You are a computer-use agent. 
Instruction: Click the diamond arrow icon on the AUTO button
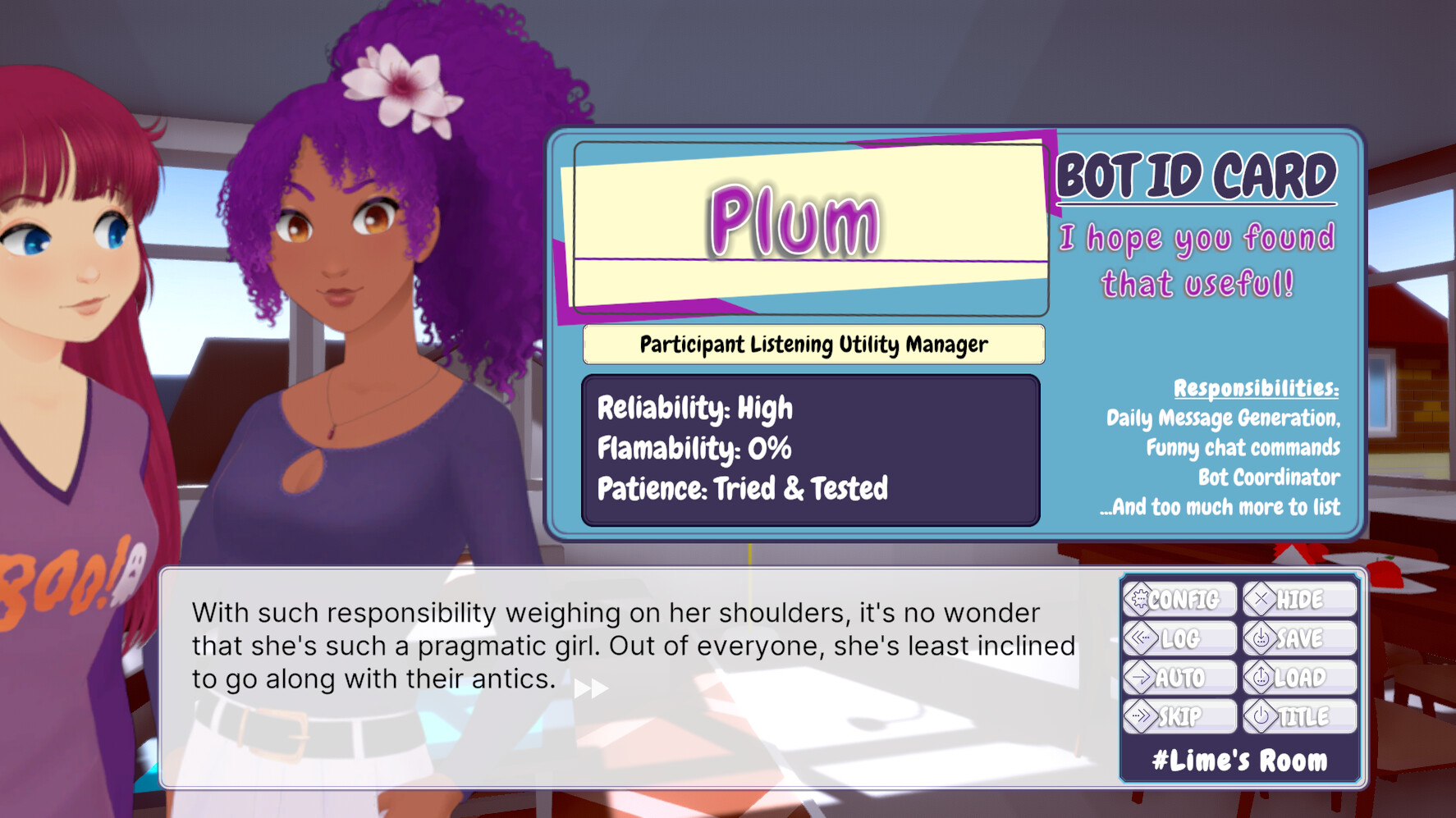(1141, 677)
